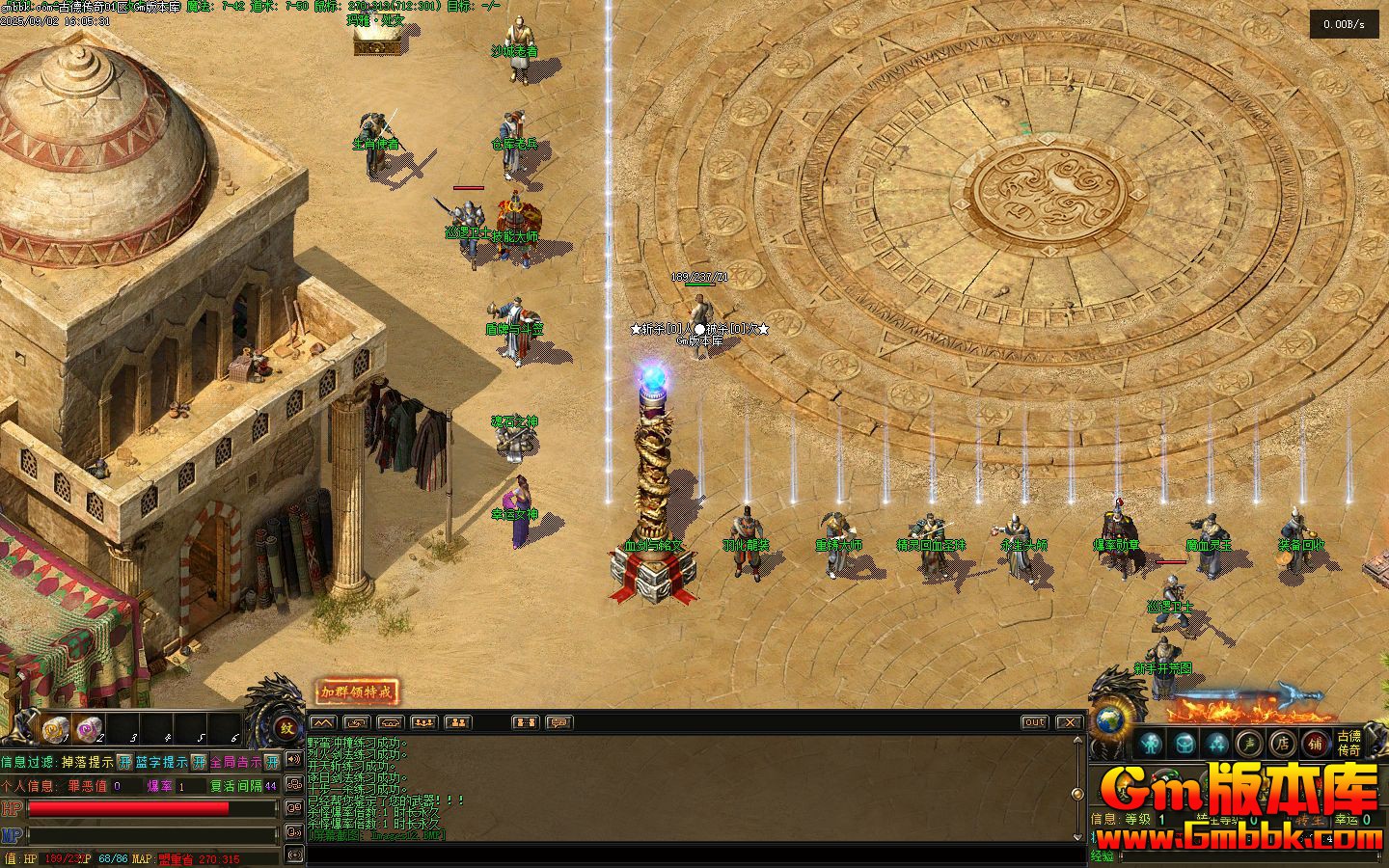
Task: Select the yellow scroll in hotbar slot 1
Action: pyautogui.click(x=56, y=729)
